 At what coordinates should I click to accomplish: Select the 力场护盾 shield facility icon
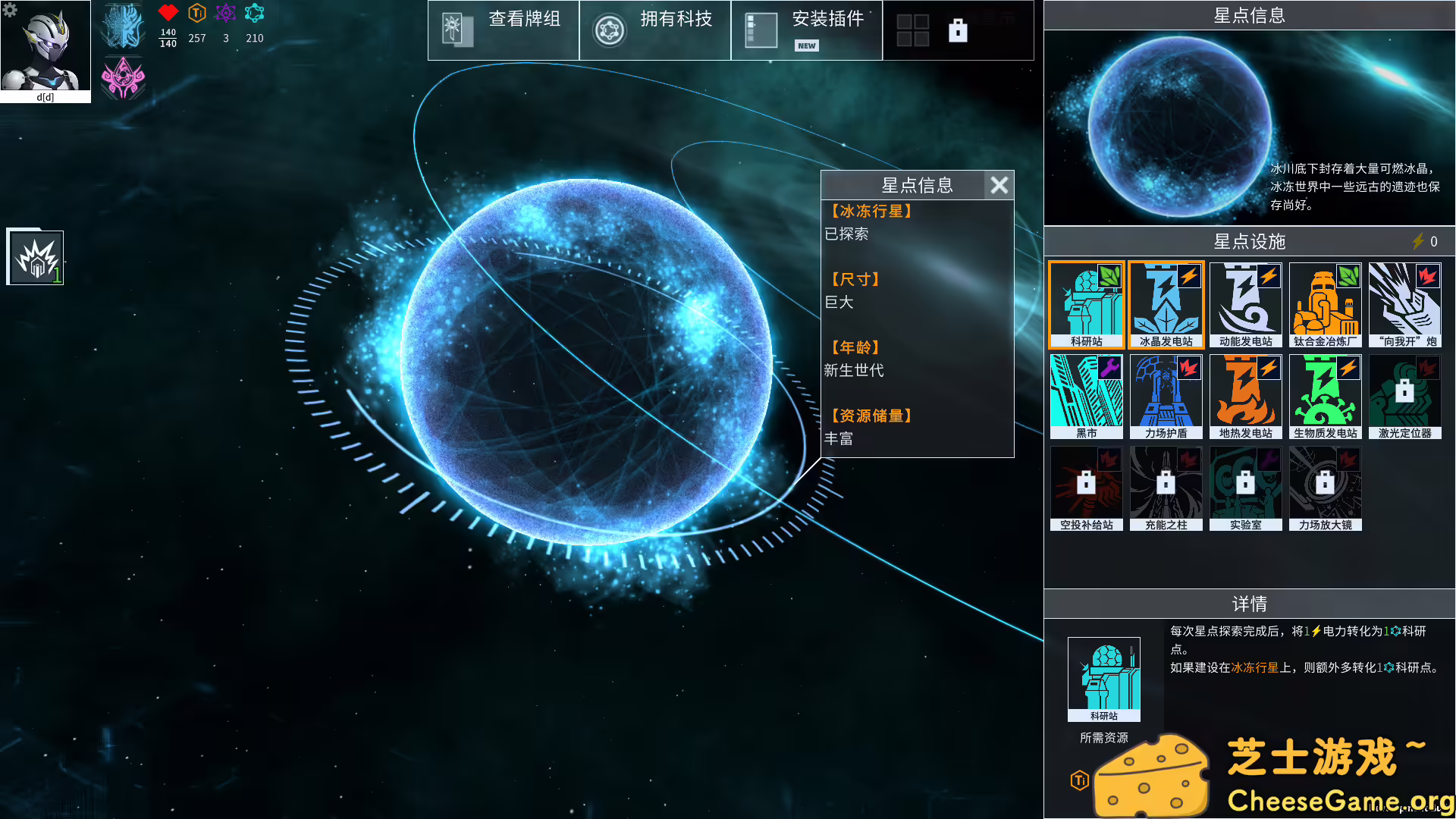tap(1166, 396)
